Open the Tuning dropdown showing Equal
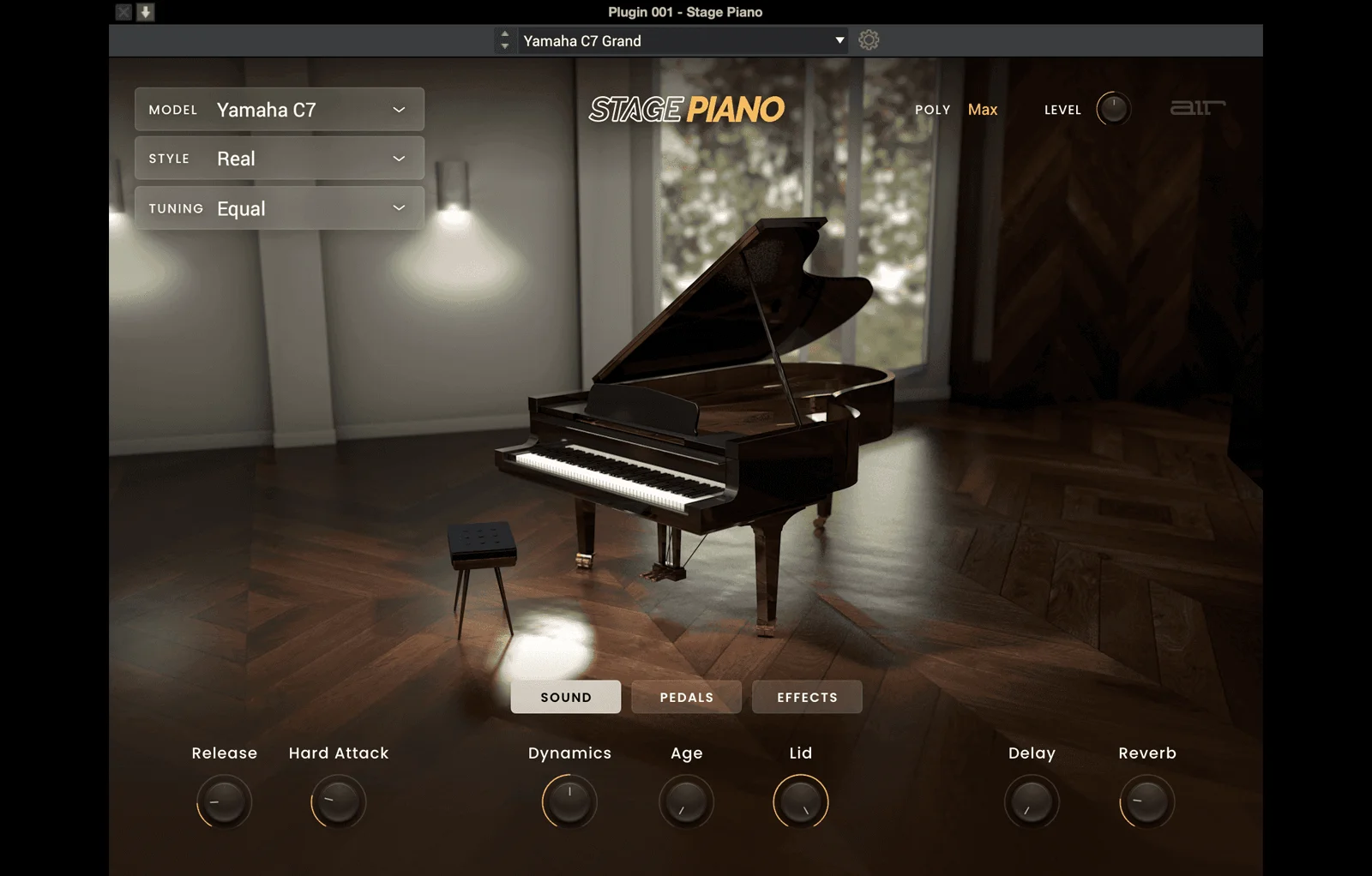This screenshot has height=876, width=1372. click(279, 207)
